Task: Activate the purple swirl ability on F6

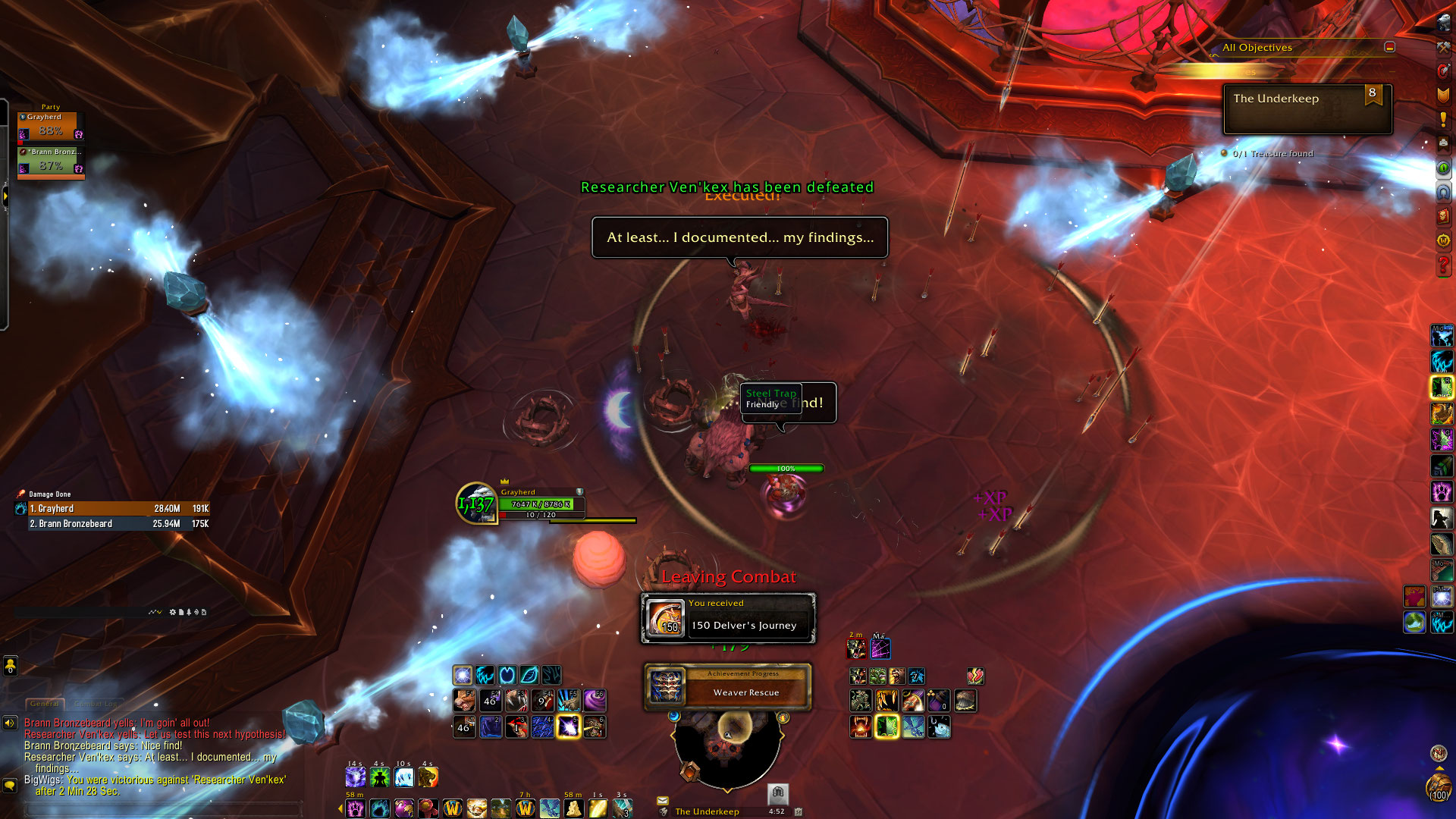Action: pos(595,699)
